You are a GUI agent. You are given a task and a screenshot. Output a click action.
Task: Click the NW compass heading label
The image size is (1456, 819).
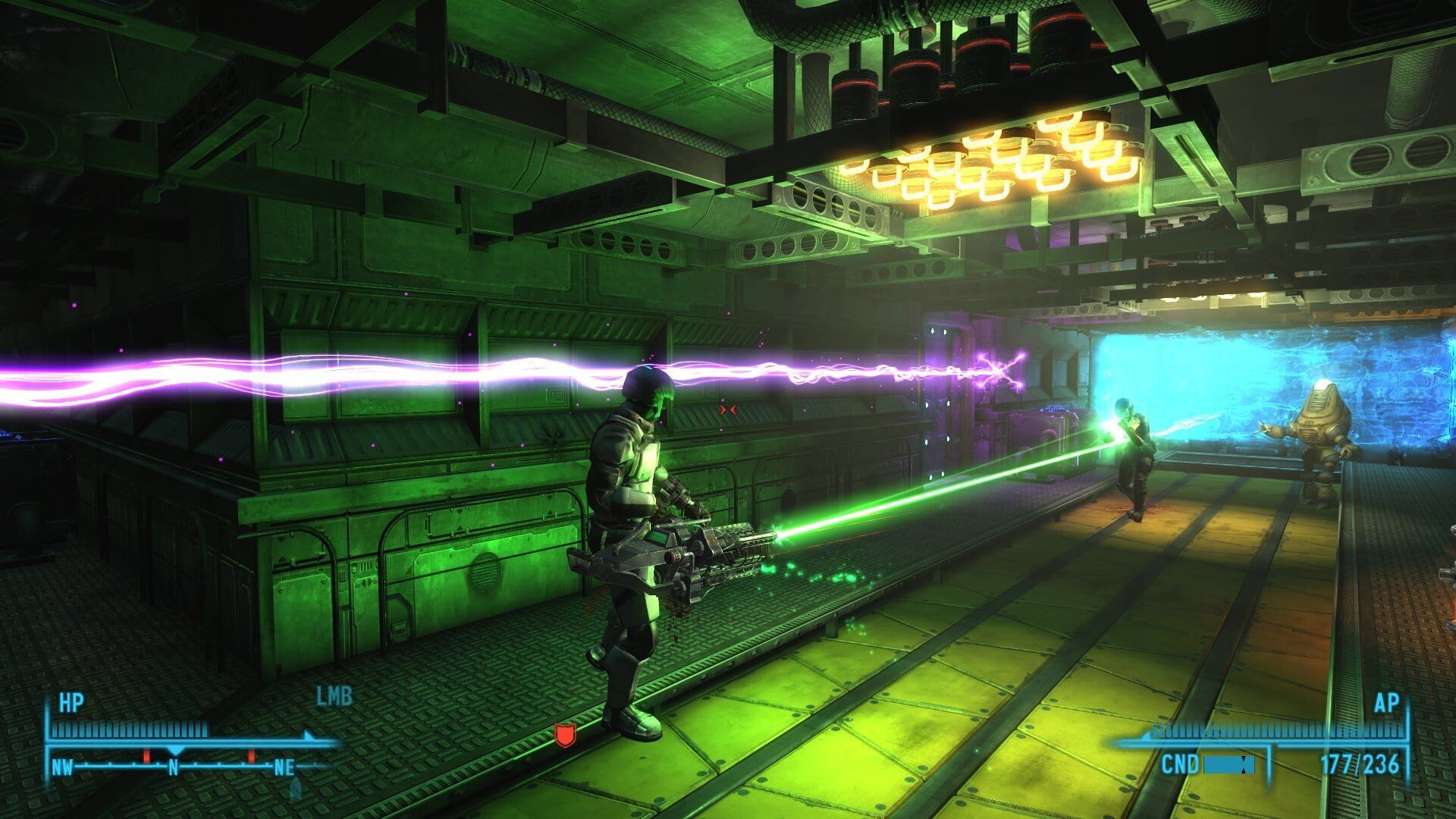click(x=64, y=767)
